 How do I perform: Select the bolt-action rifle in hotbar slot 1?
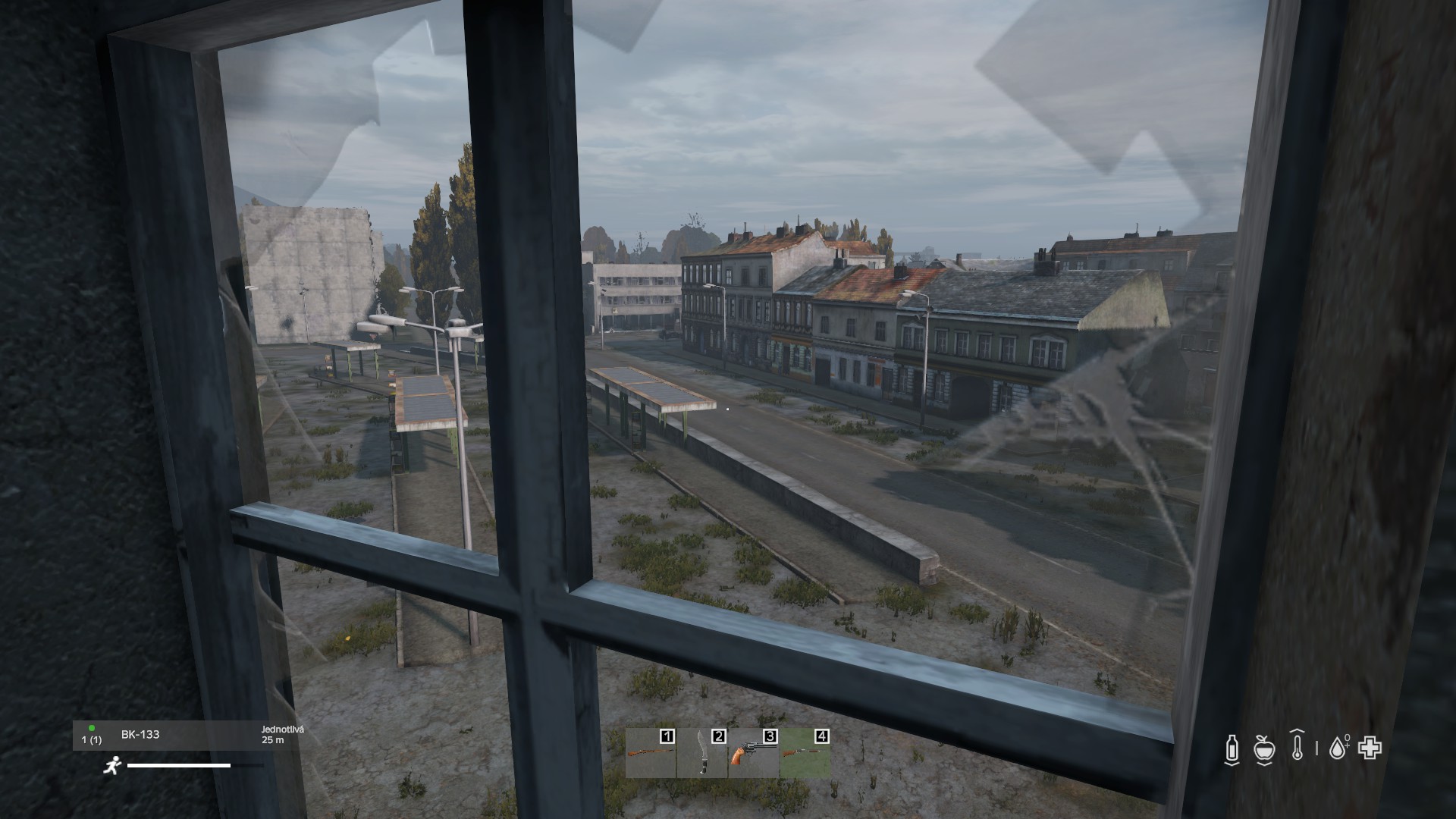tap(651, 753)
